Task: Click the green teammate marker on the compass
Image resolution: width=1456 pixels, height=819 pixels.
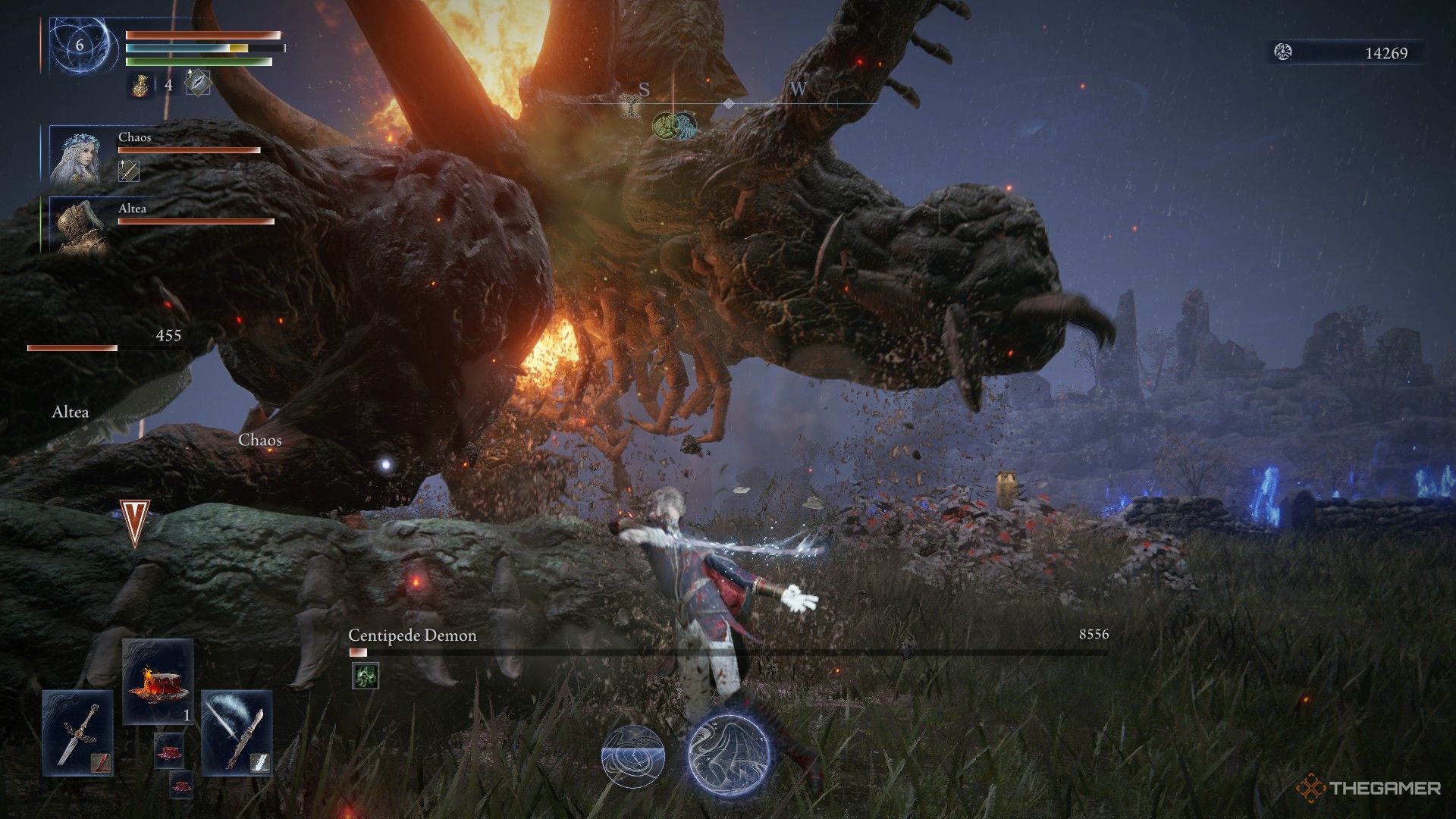Action: point(665,125)
